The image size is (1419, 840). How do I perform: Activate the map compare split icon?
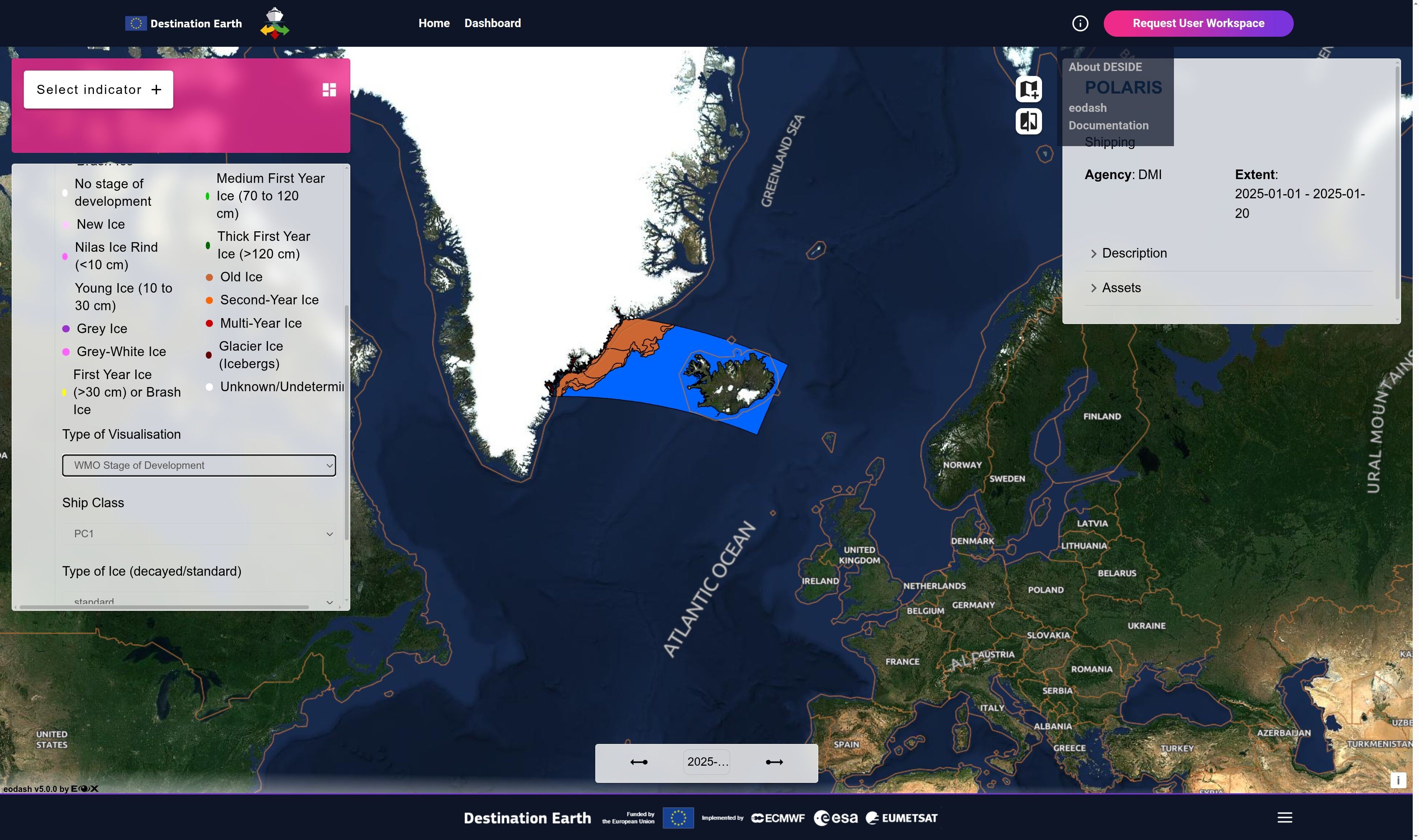pos(1028,121)
